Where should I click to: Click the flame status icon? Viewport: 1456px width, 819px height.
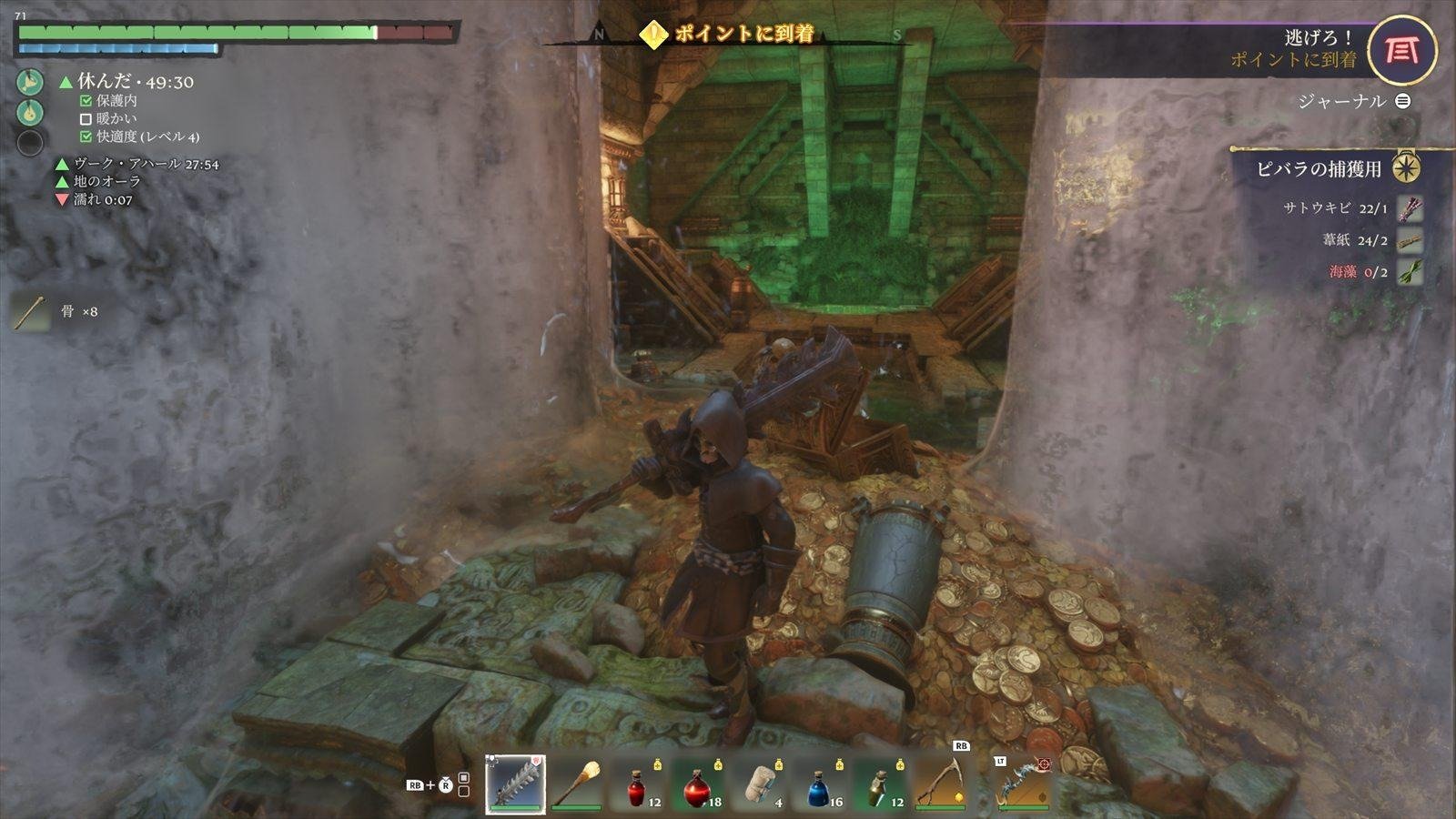pos(30,112)
